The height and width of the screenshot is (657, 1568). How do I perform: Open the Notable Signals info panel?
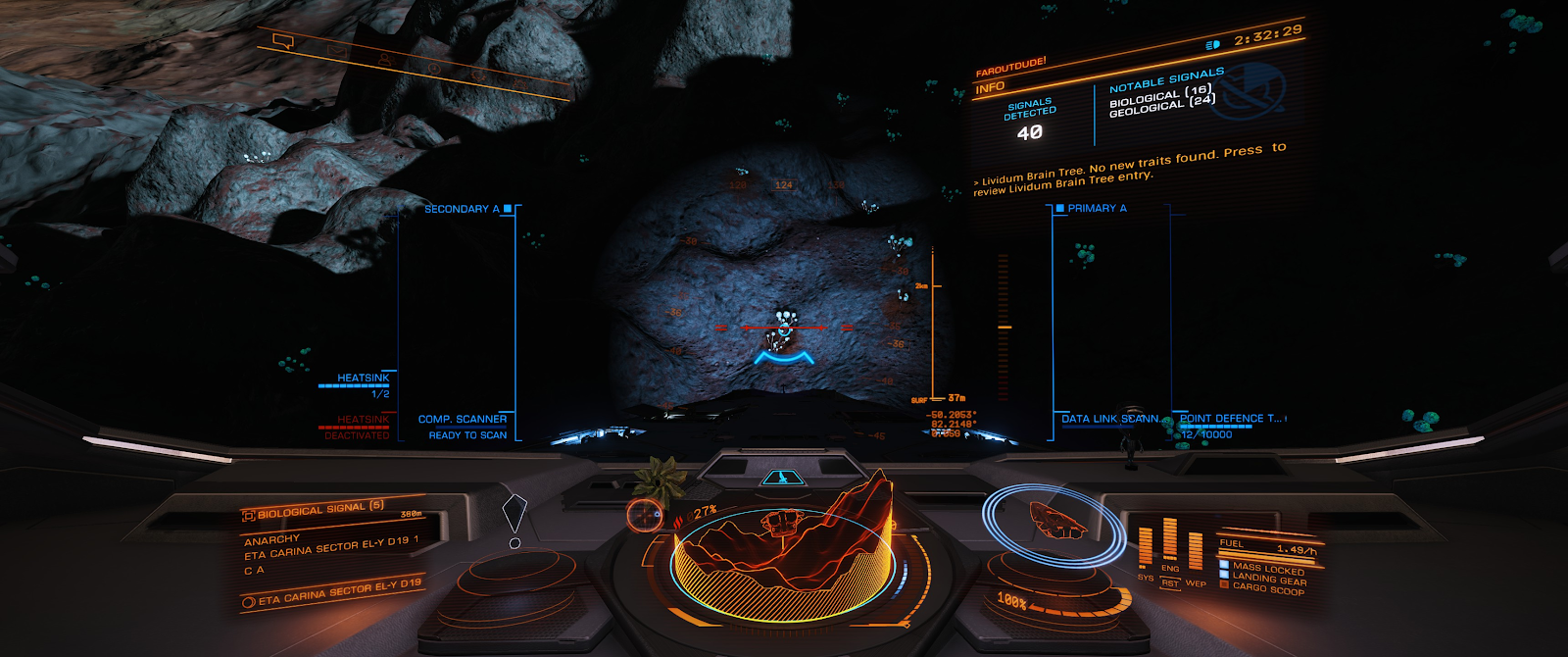pyautogui.click(x=1166, y=80)
